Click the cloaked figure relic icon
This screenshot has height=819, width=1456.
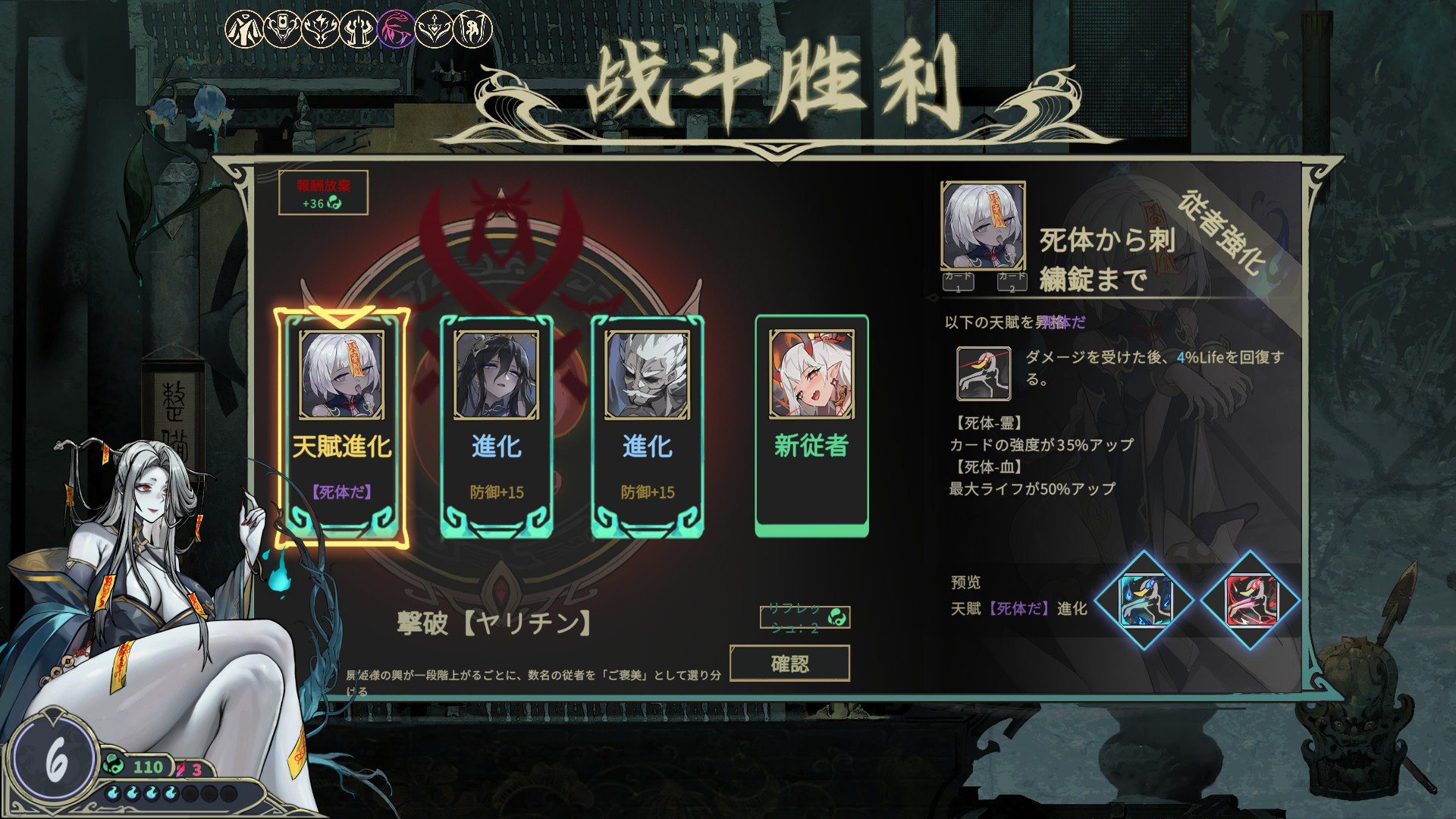point(244,30)
